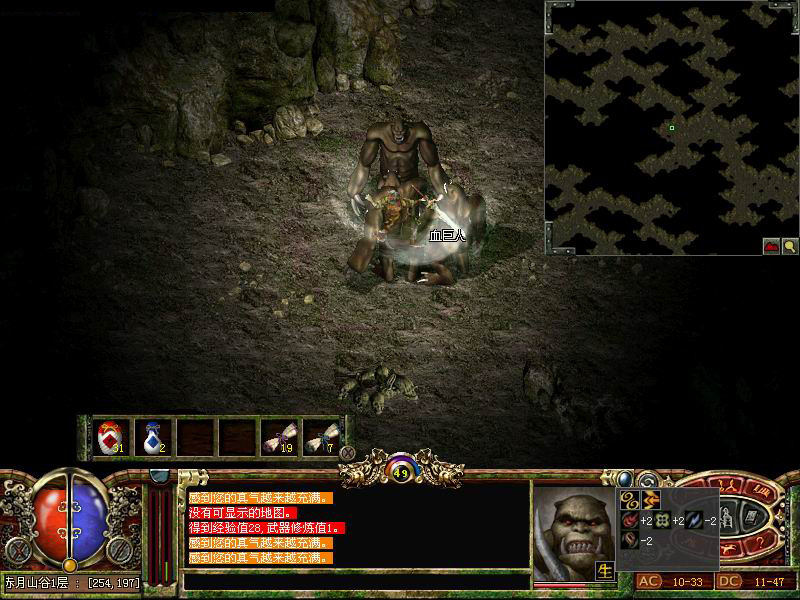Viewport: 800px width, 600px height.
Task: Use the blue potion in the quick bar
Action: [152, 436]
